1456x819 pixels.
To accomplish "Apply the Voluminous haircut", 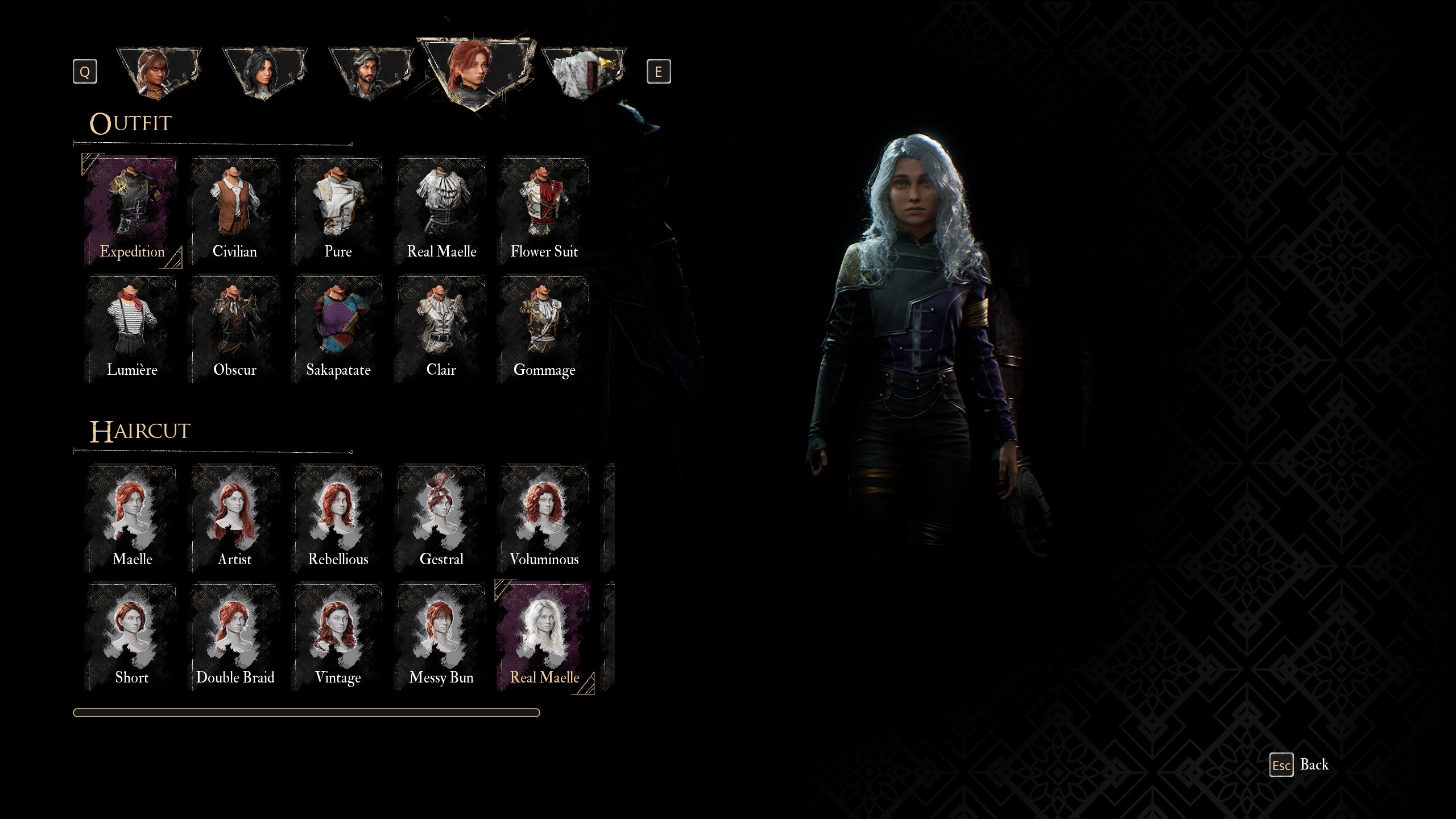I will pyautogui.click(x=544, y=519).
